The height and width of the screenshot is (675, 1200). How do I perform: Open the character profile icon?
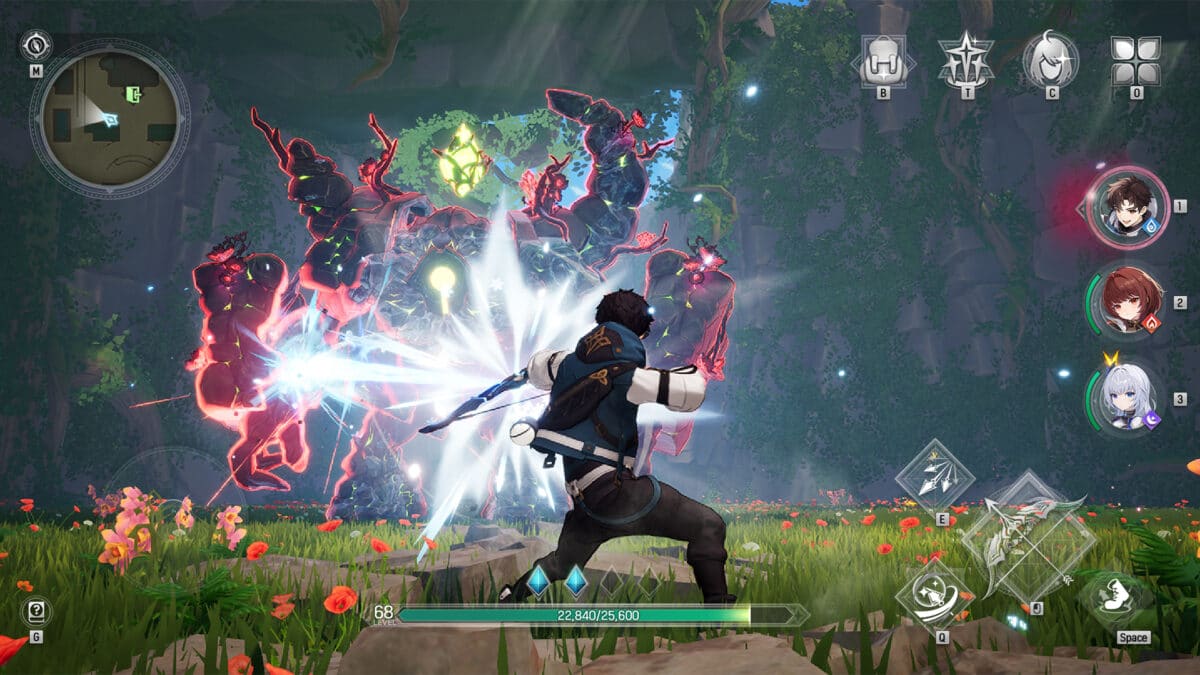[x=1051, y=60]
